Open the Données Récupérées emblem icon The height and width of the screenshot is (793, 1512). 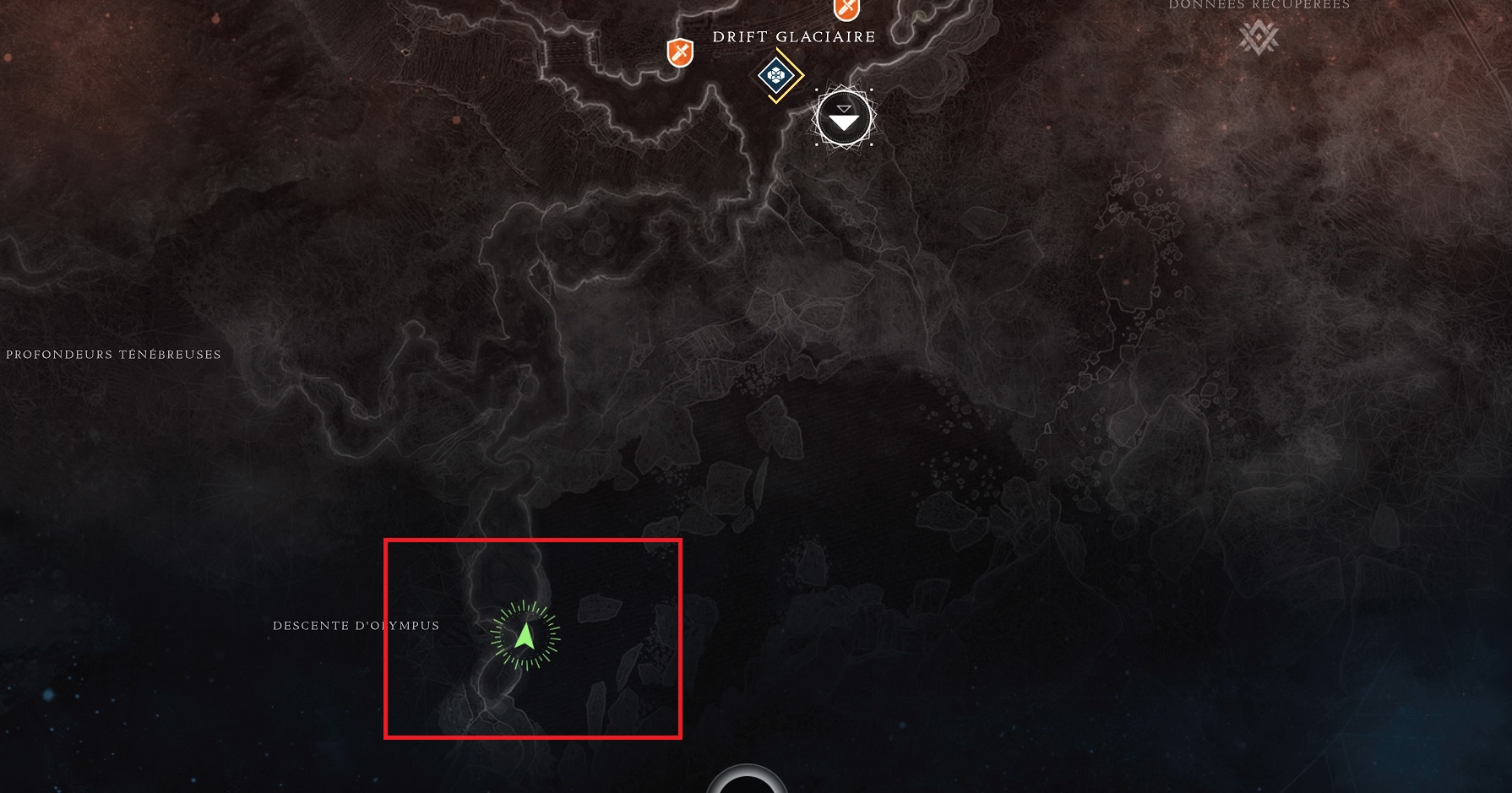tap(1259, 37)
